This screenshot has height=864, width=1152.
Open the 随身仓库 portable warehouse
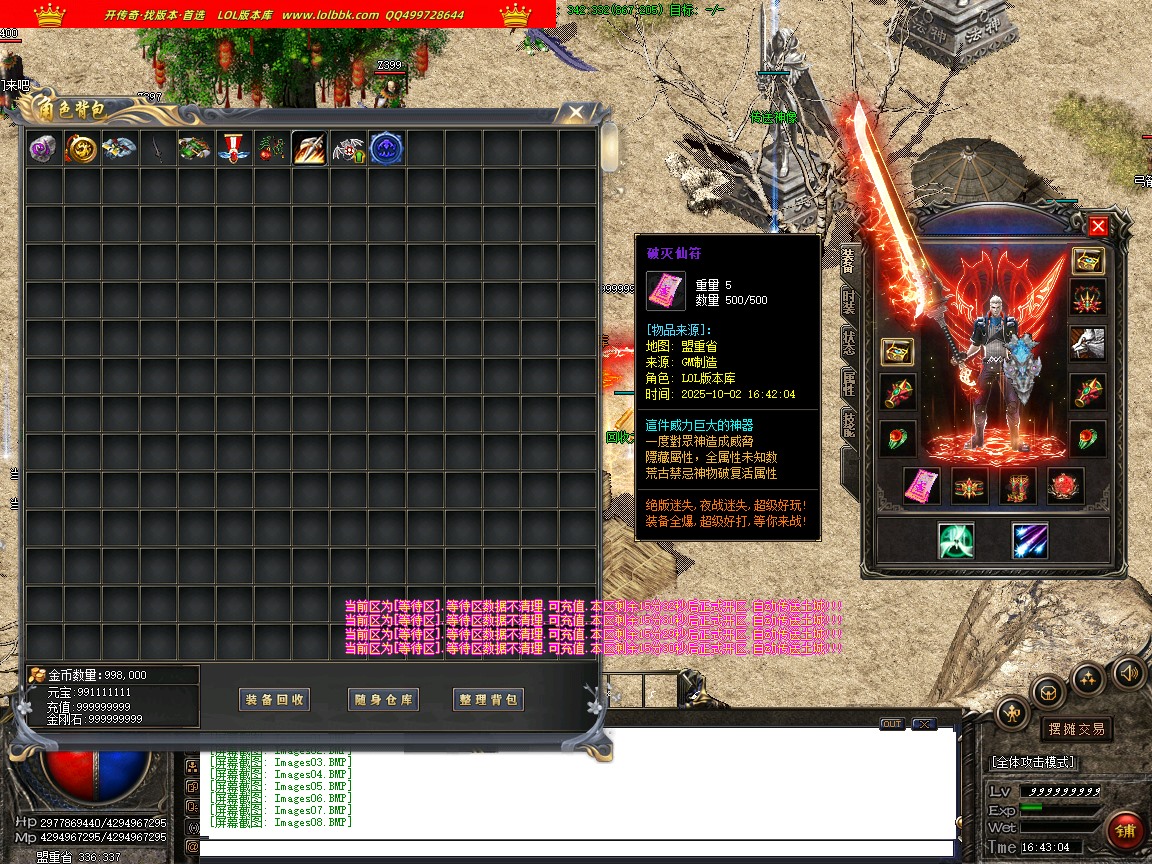(383, 700)
